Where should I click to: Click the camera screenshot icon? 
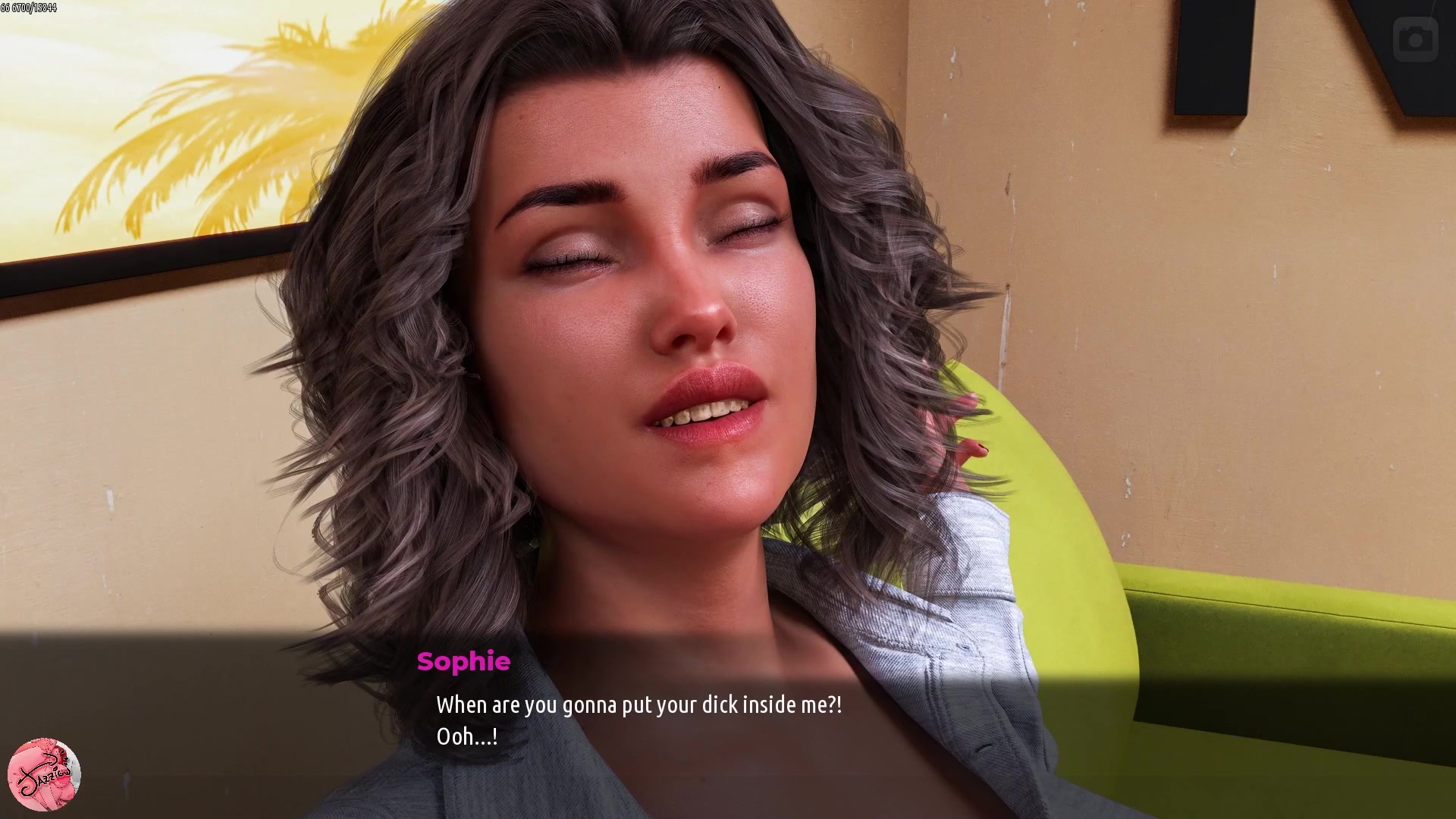tap(1415, 39)
